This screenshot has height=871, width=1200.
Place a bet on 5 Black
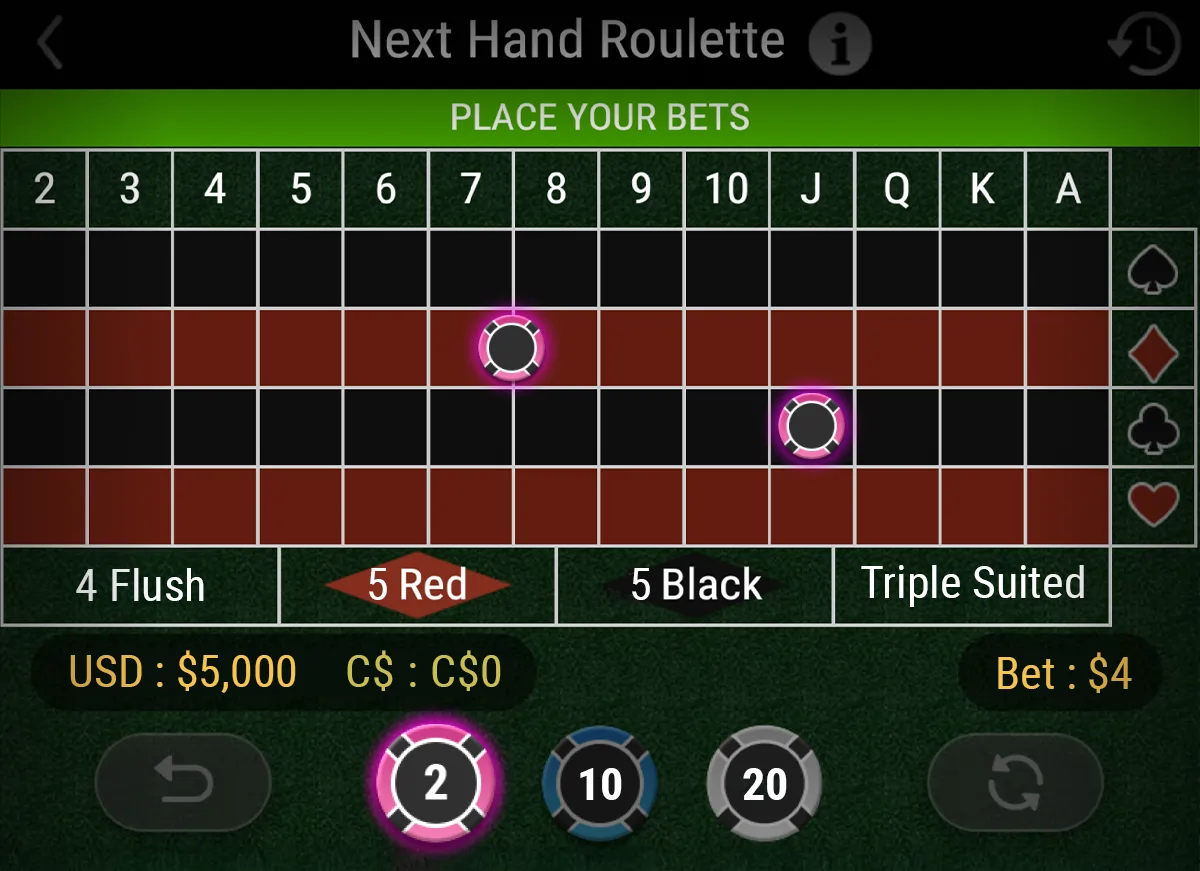click(x=695, y=585)
